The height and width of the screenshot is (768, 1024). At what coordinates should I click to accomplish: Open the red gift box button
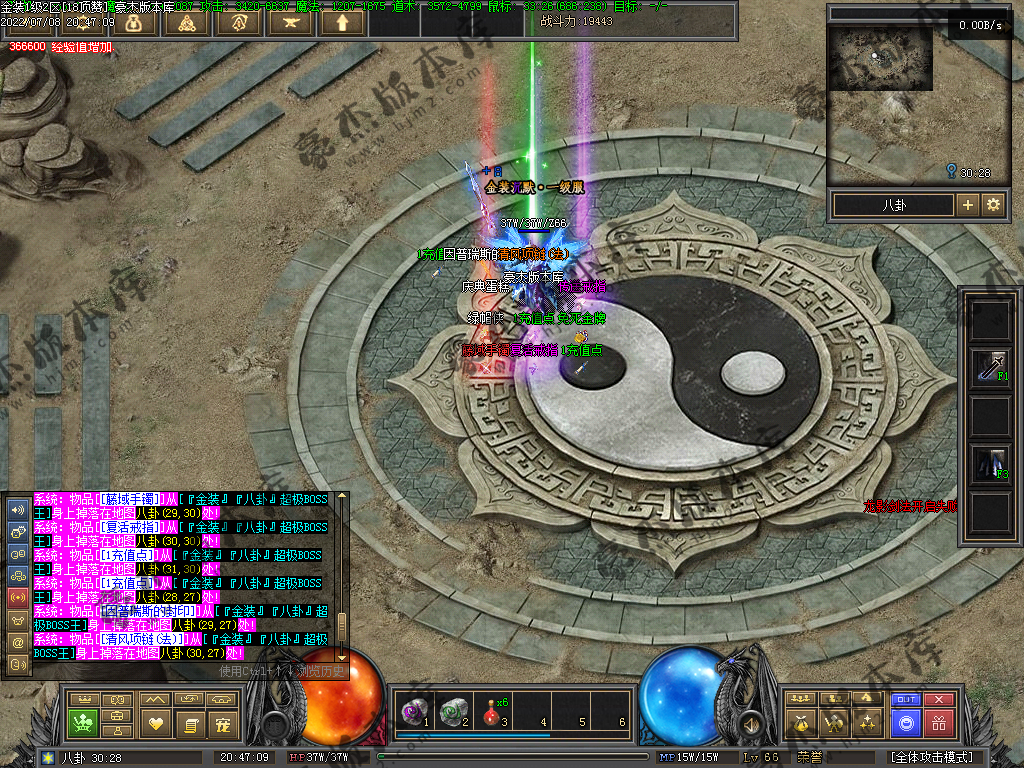[938, 723]
